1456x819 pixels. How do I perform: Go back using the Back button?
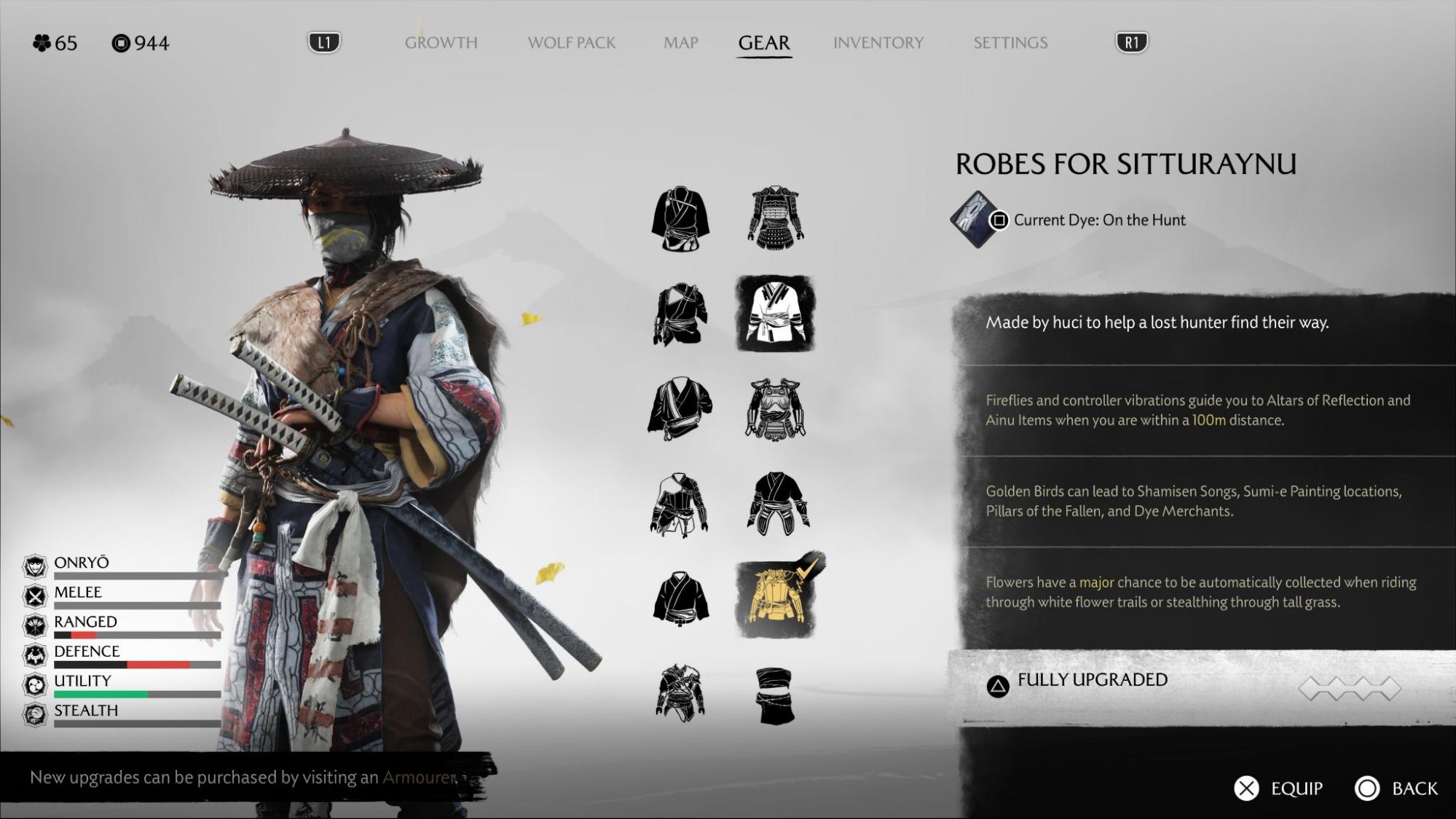tap(1396, 788)
